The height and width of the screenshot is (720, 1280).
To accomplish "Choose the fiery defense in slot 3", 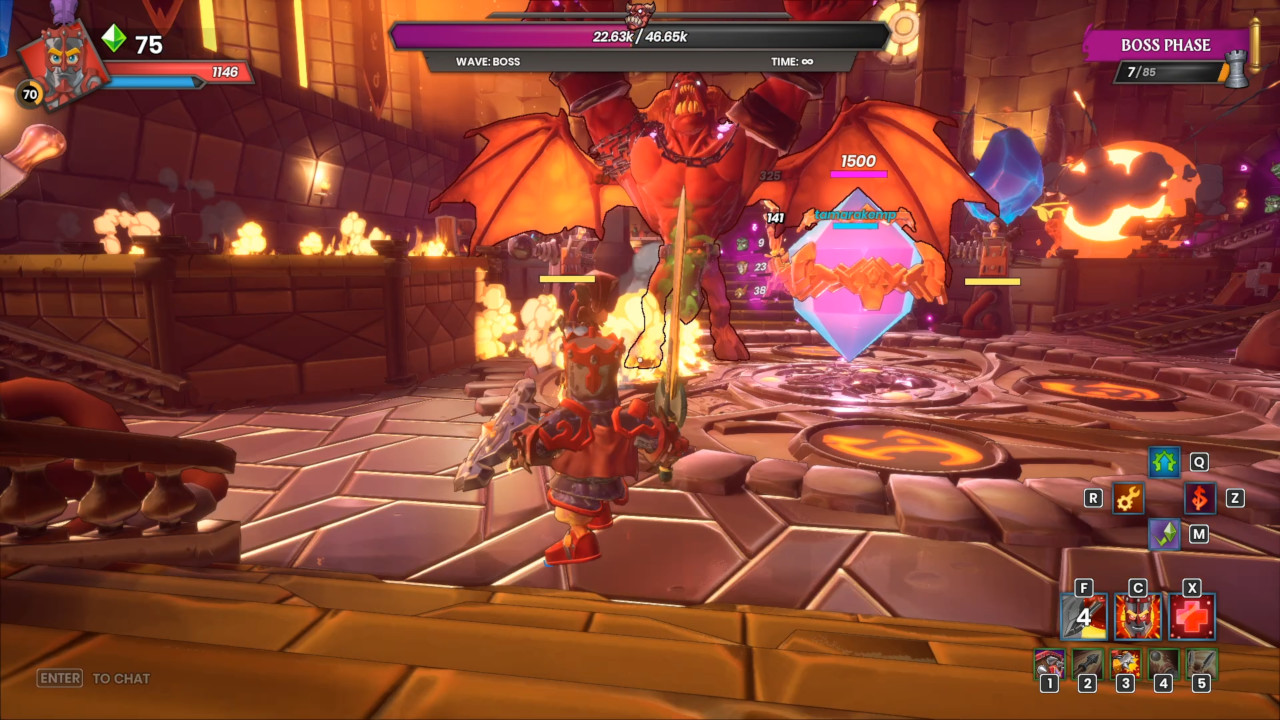I will (x=1125, y=663).
